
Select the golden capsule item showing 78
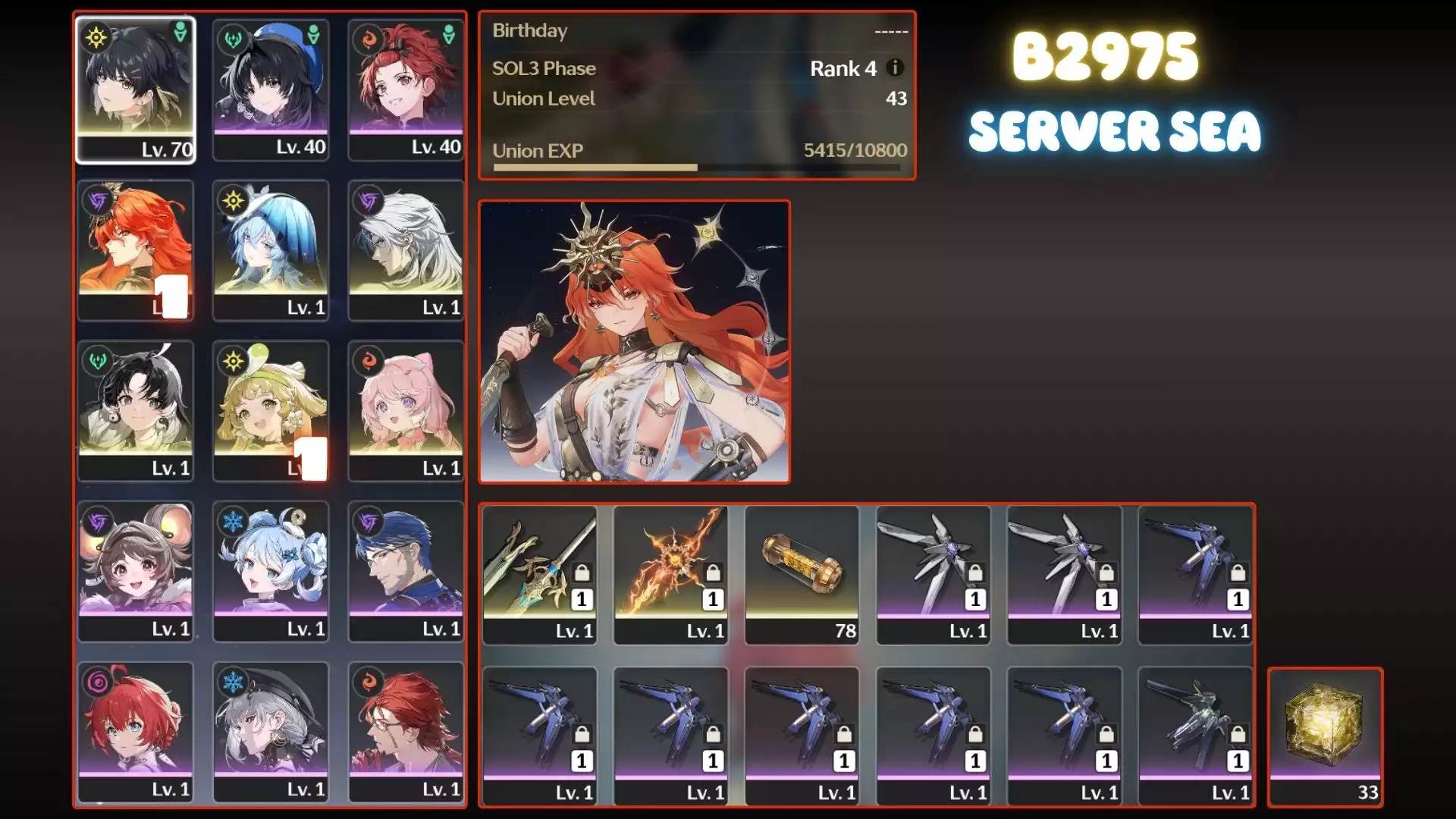[x=802, y=575]
